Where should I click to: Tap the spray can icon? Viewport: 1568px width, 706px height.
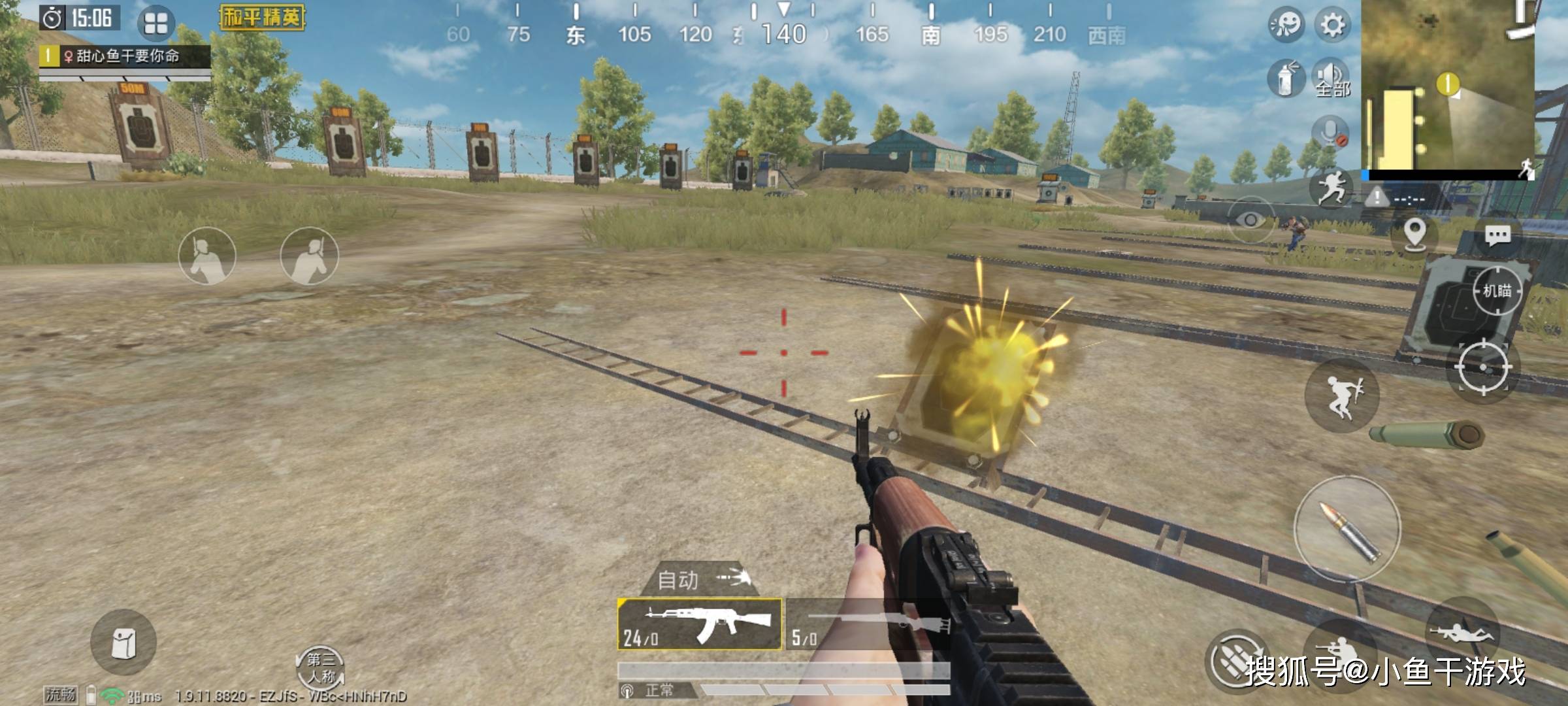click(1285, 80)
